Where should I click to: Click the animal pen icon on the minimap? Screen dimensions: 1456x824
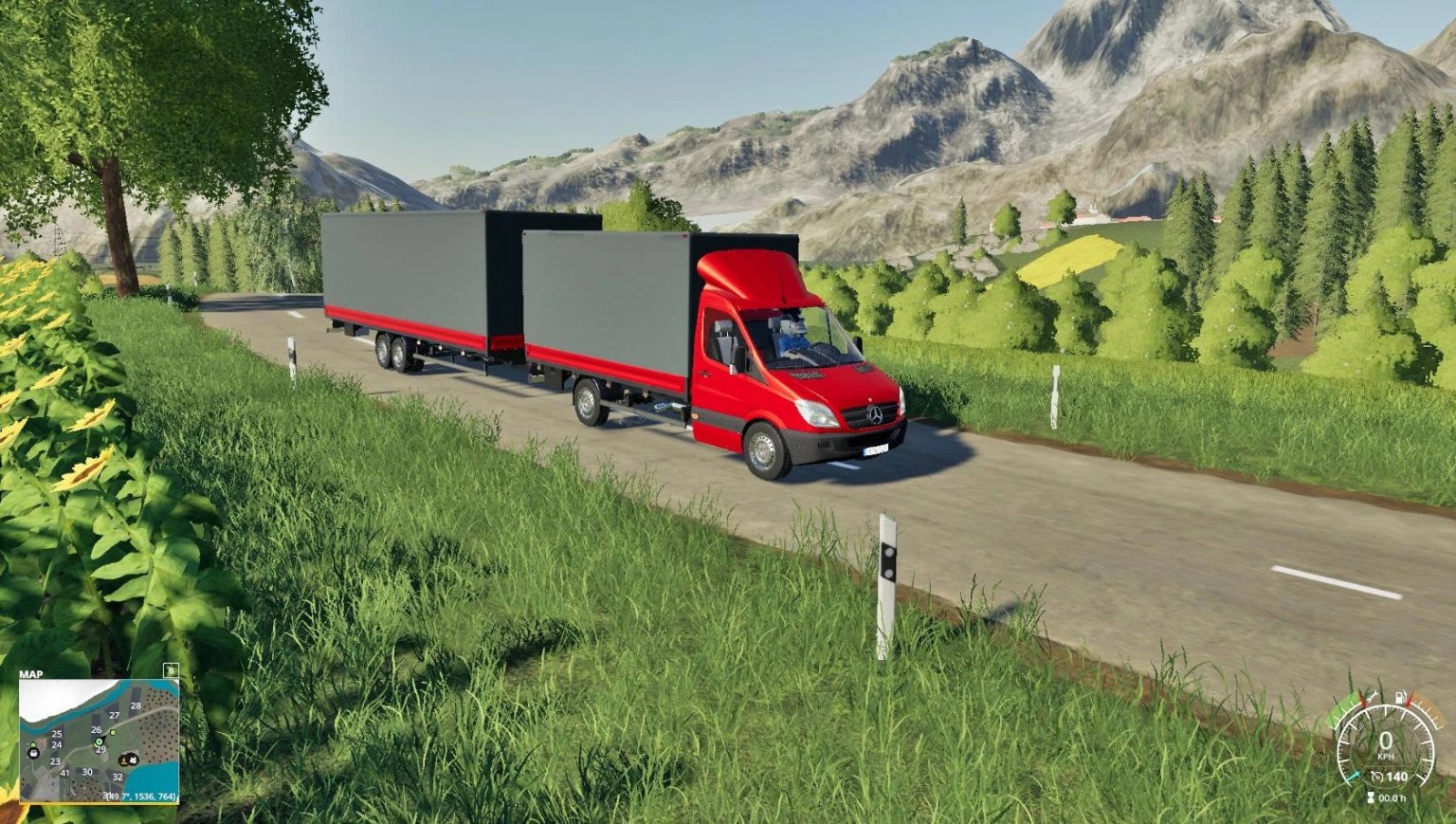(x=133, y=760)
